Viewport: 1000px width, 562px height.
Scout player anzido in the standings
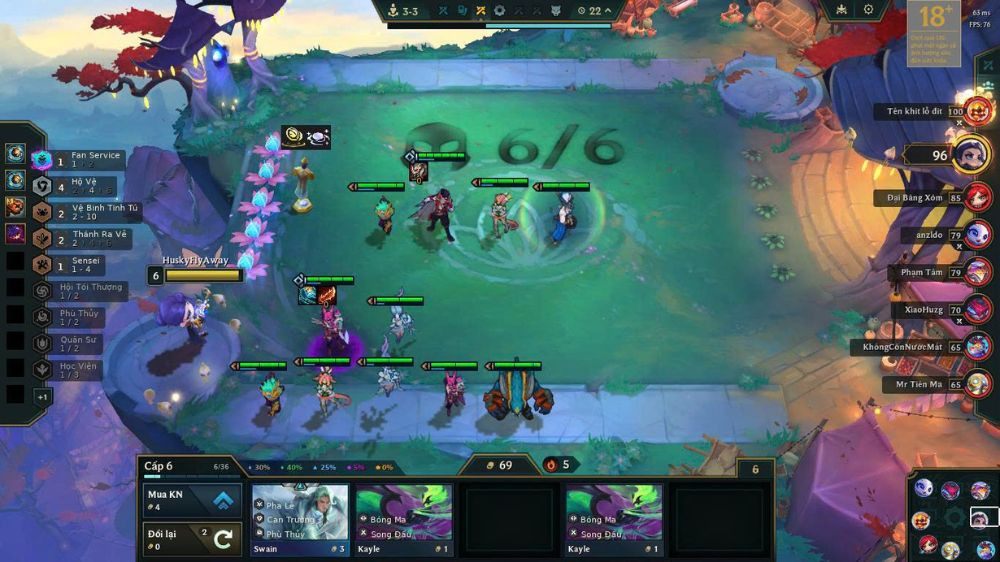[977, 236]
